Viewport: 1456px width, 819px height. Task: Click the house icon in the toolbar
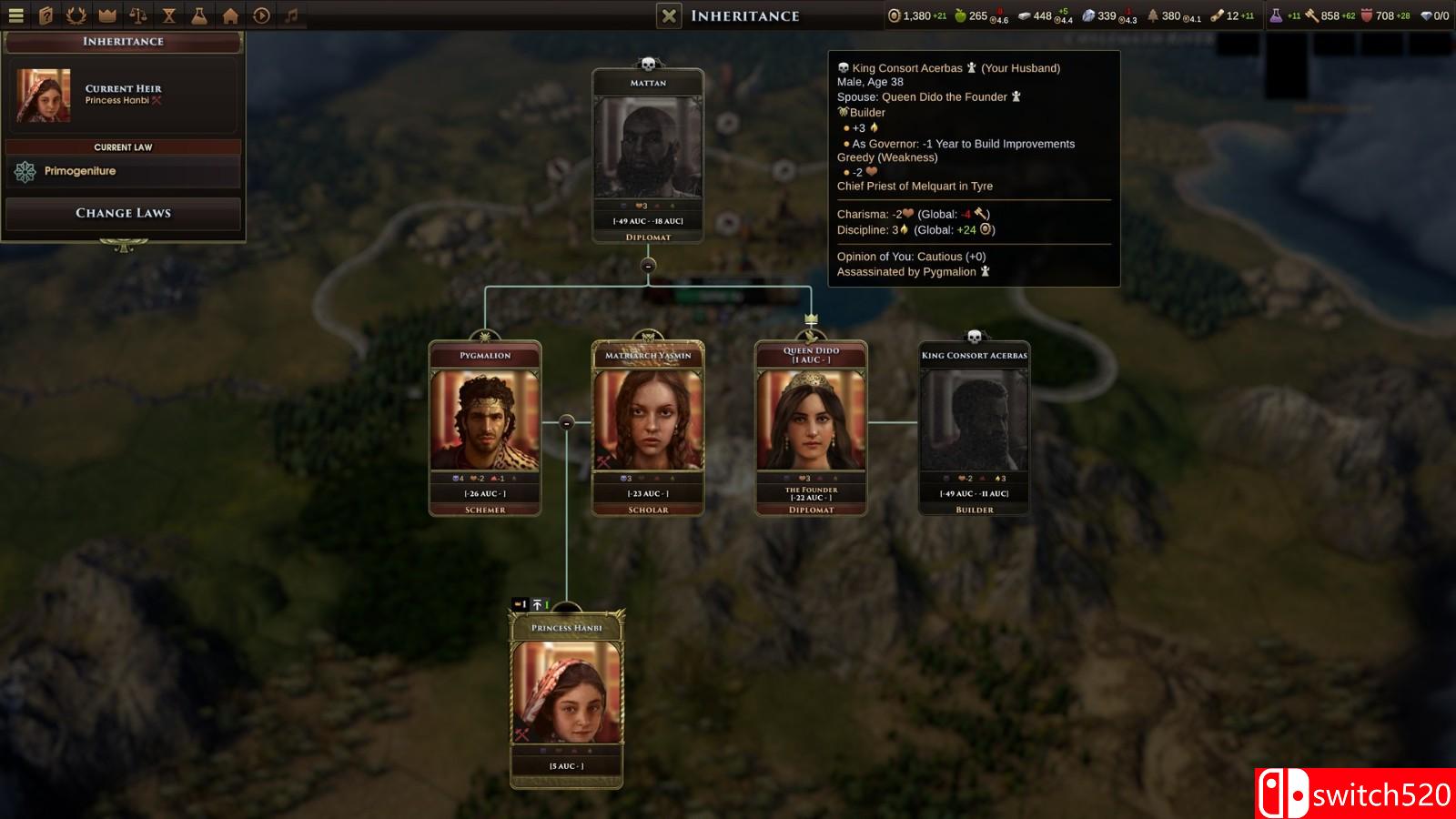pos(230,15)
